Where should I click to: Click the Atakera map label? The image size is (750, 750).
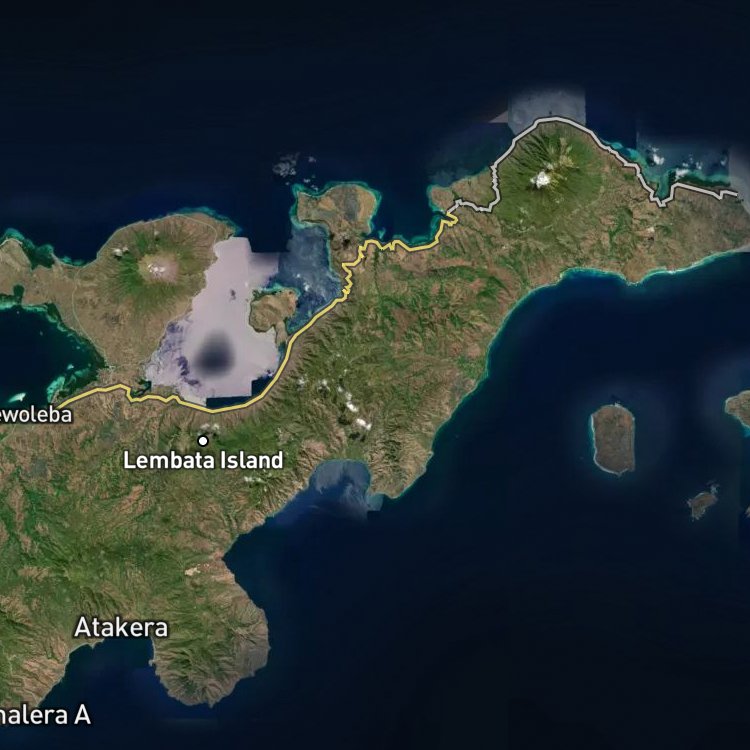pos(121,628)
